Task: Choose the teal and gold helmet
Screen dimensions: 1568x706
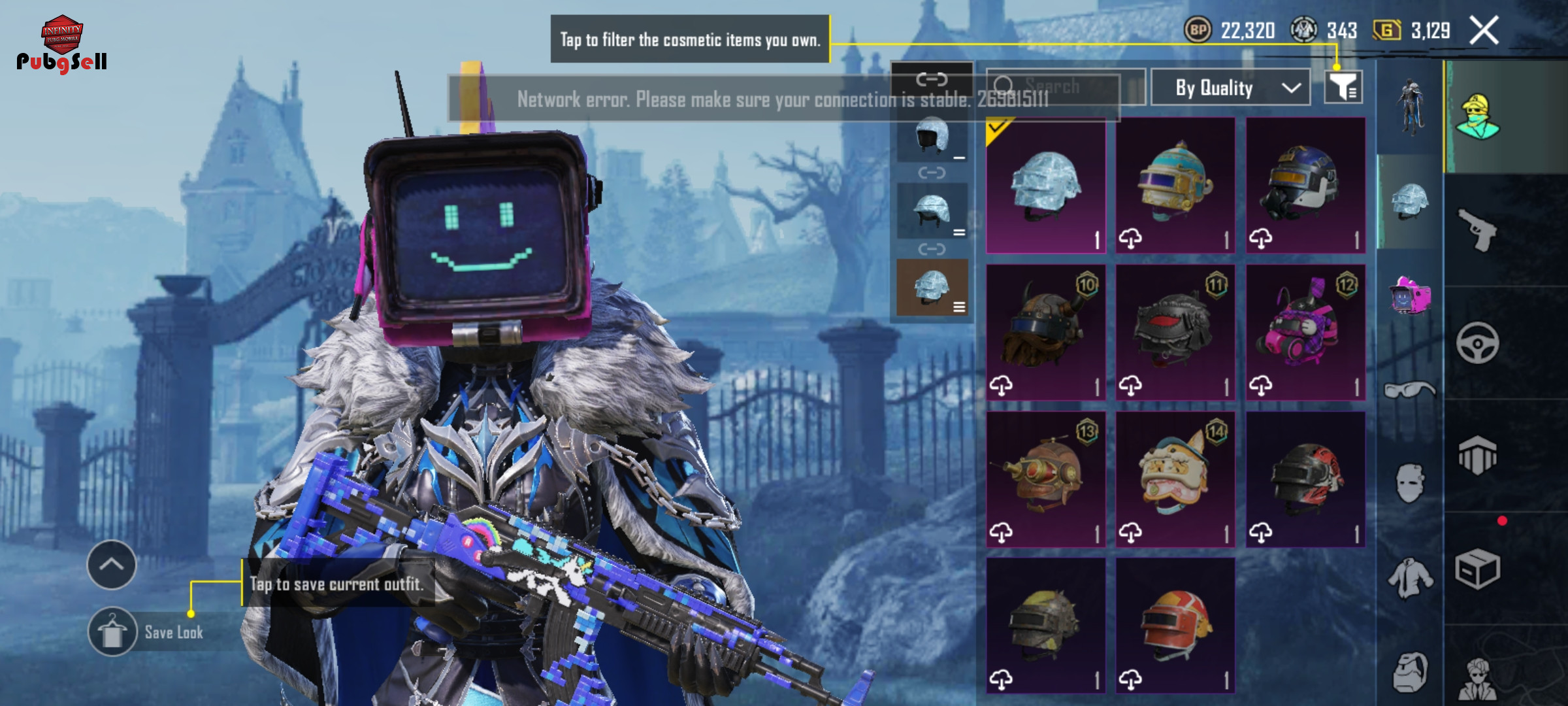Action: tap(1175, 185)
